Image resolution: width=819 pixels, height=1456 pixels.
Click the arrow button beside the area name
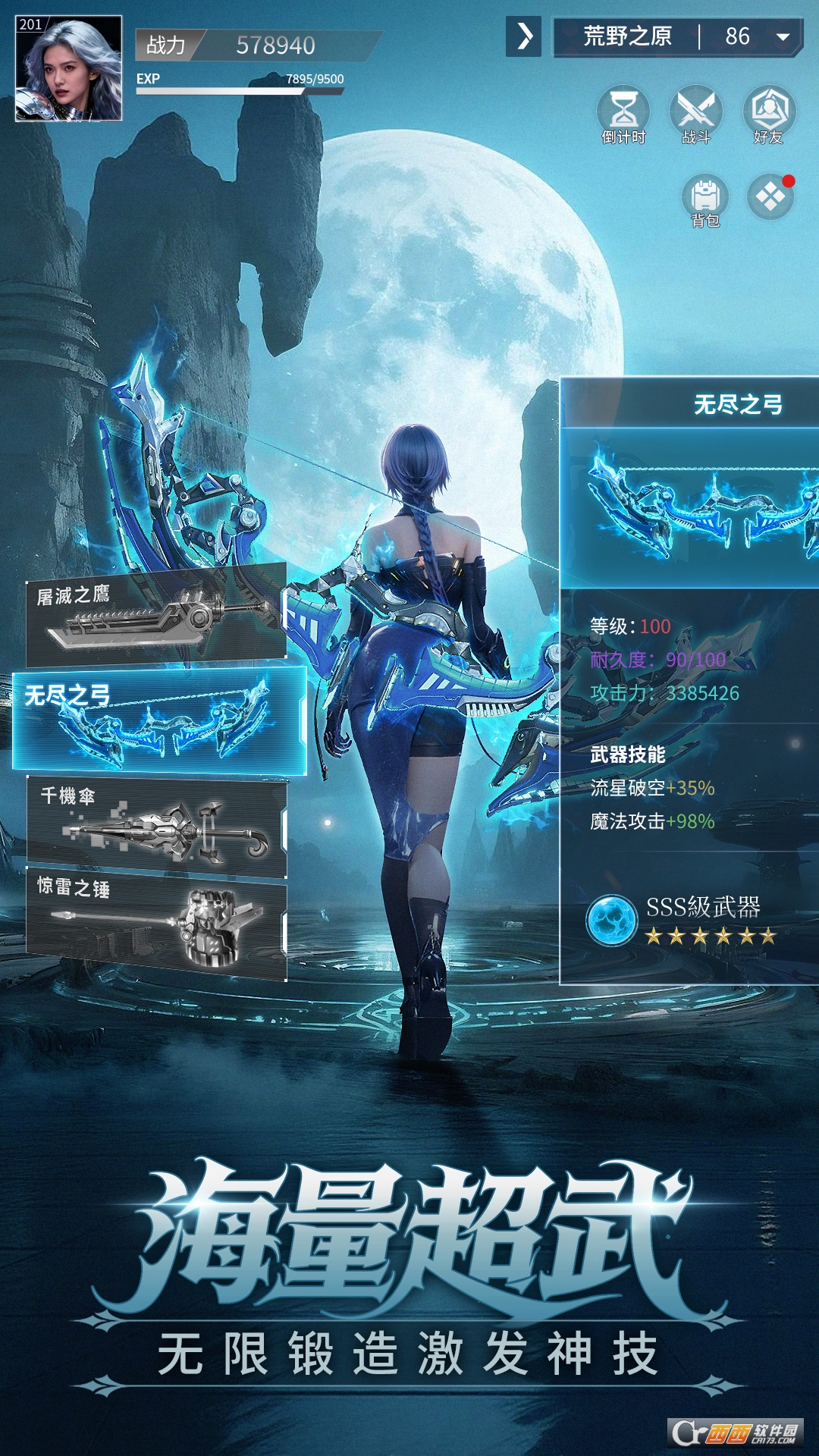(524, 36)
